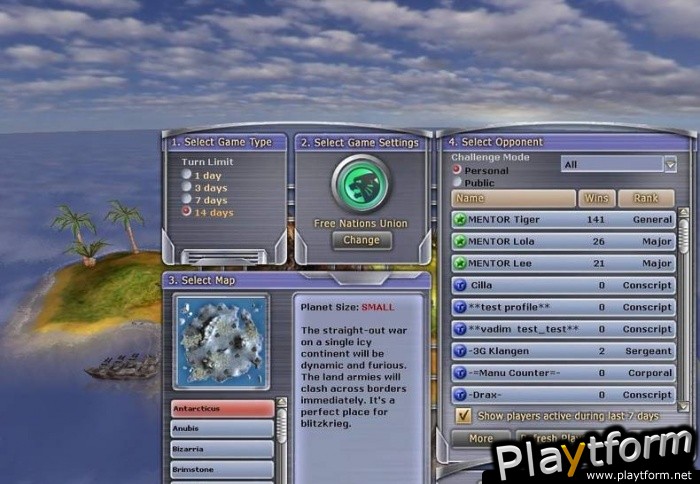Pick the -3G Klangen player row
Screen dimensions: 700x484
[563, 351]
